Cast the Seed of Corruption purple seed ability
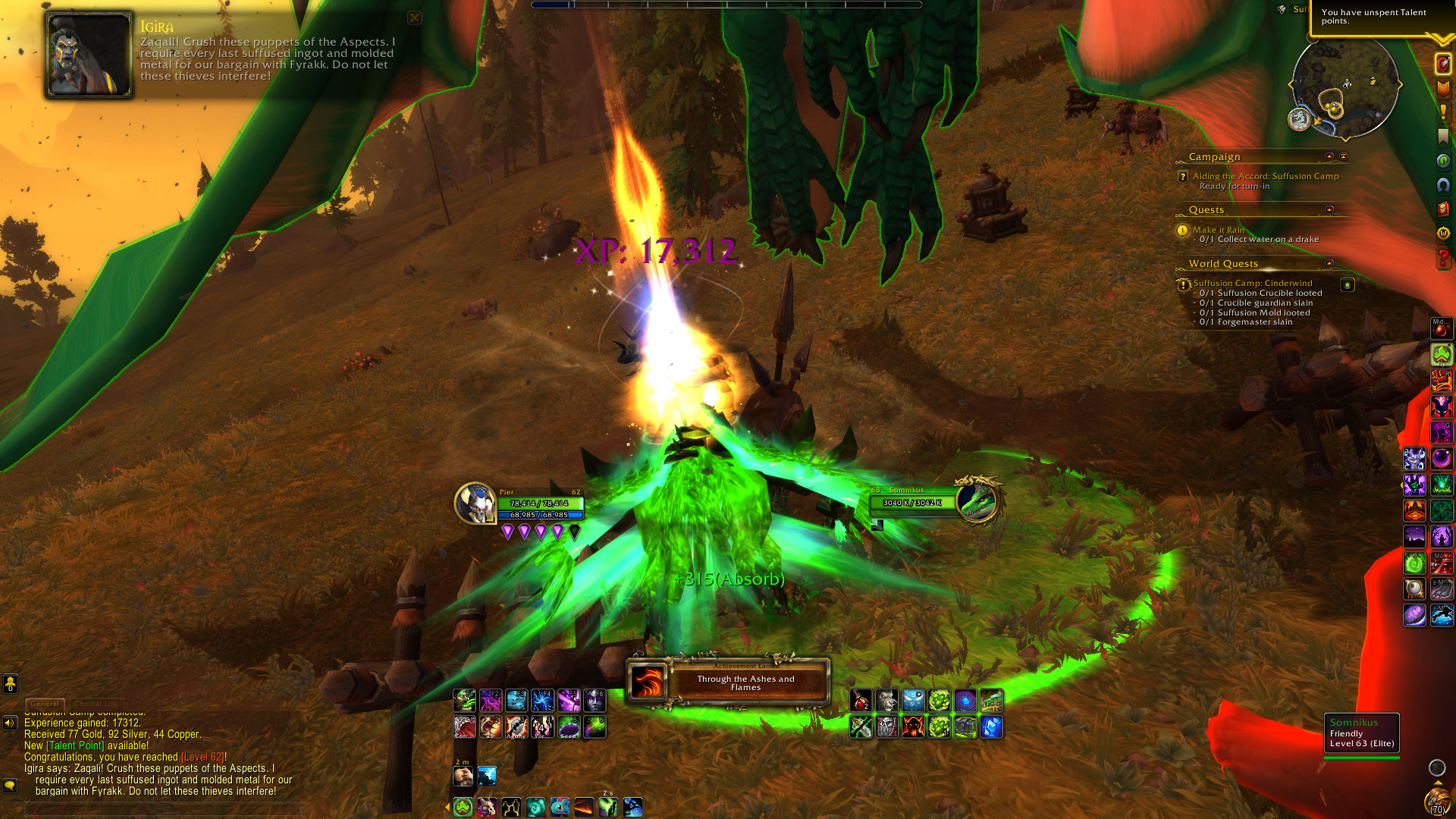Screen dimensions: 1456x819 [568, 728]
